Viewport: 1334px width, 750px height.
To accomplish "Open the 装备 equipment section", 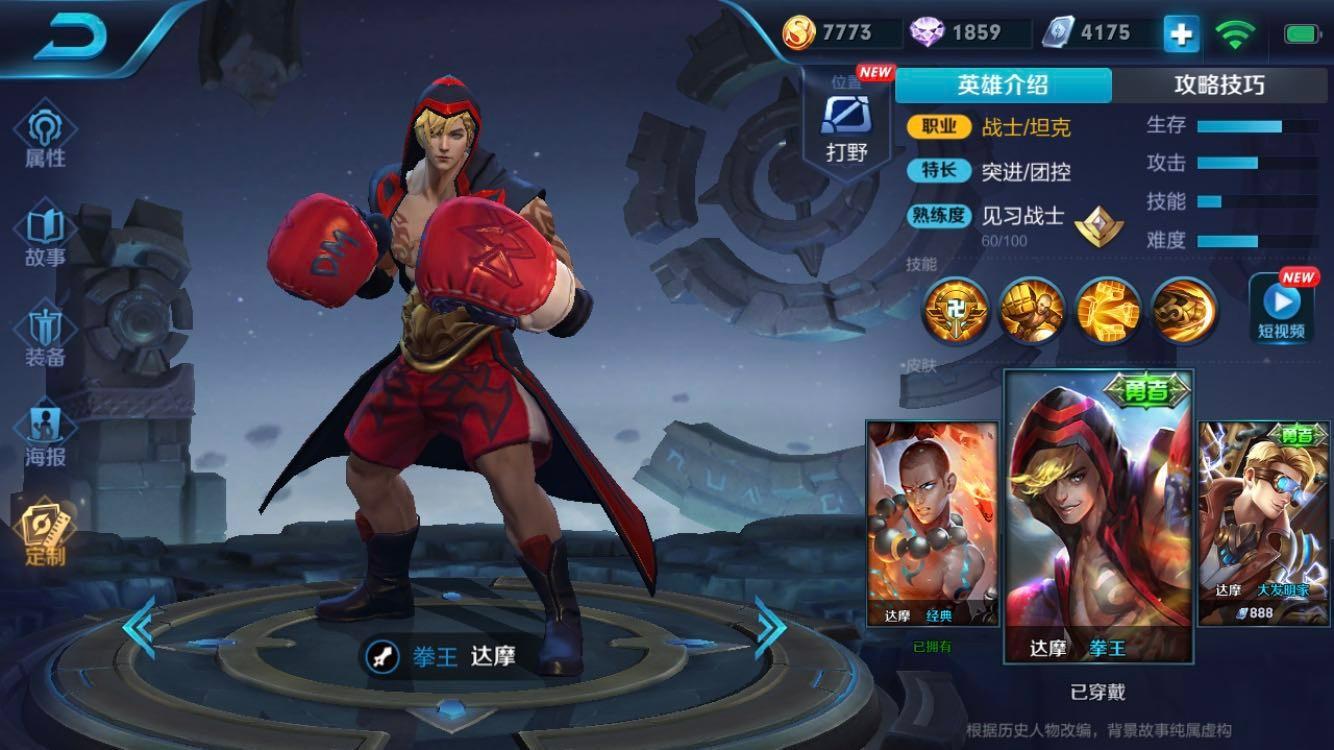I will coord(45,337).
